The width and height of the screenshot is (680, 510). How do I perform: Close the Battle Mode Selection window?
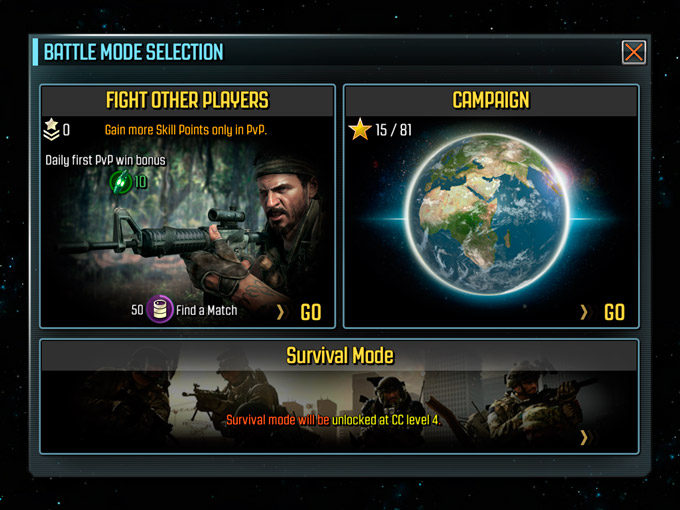(x=633, y=53)
